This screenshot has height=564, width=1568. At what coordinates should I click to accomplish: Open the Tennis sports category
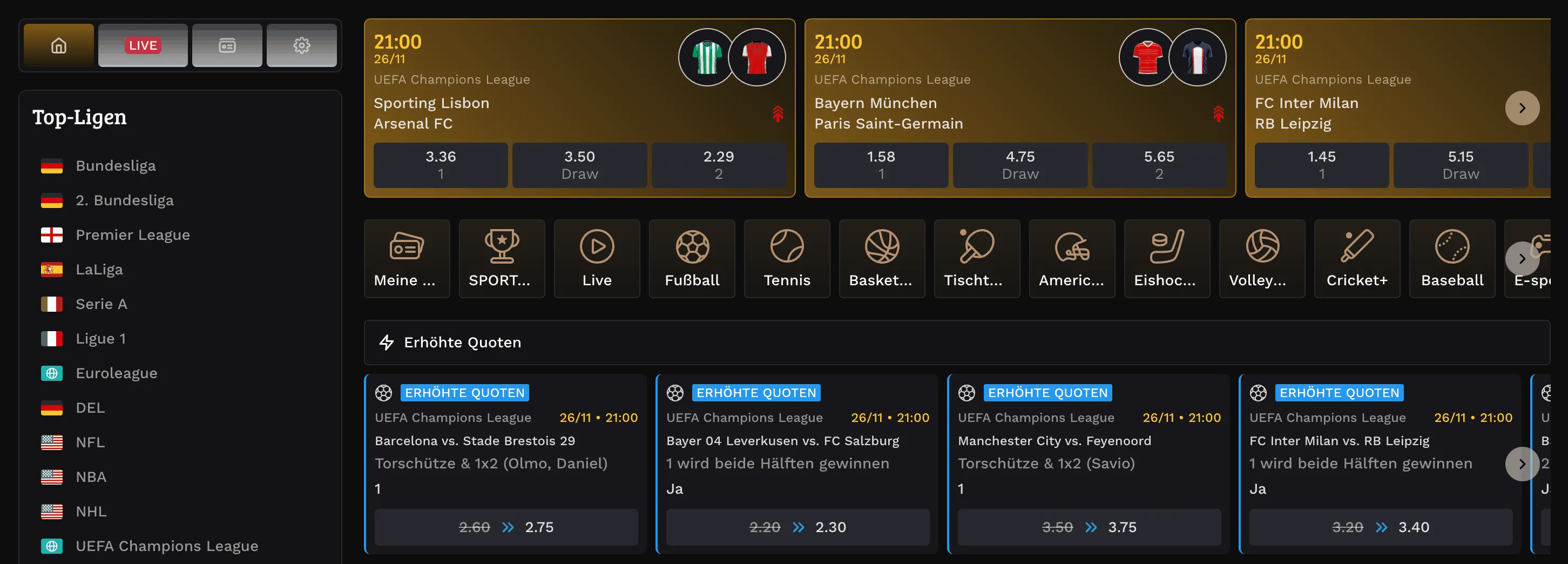tap(787, 258)
